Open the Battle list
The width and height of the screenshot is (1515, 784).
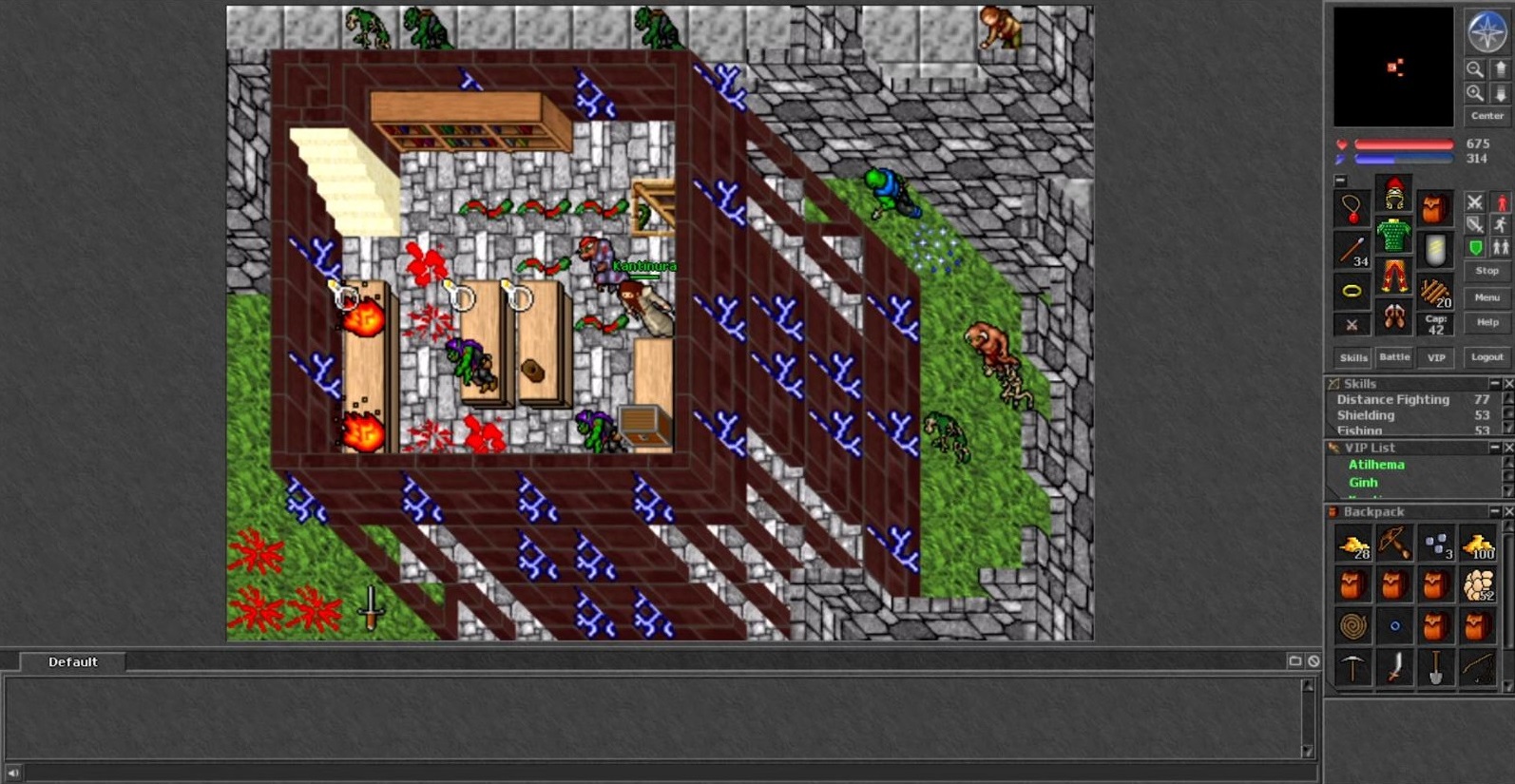pyautogui.click(x=1394, y=357)
